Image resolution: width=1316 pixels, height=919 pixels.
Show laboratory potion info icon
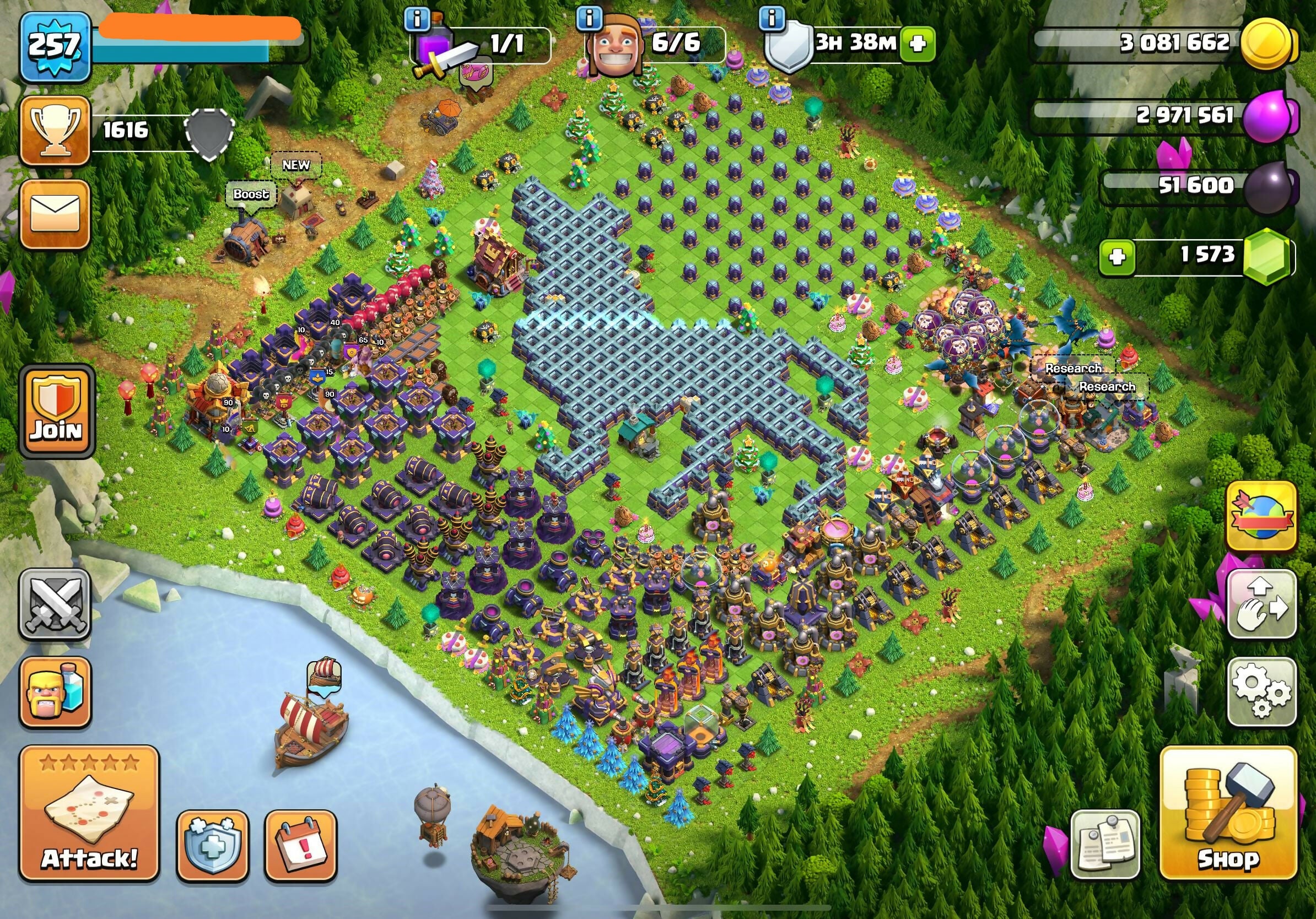click(417, 19)
